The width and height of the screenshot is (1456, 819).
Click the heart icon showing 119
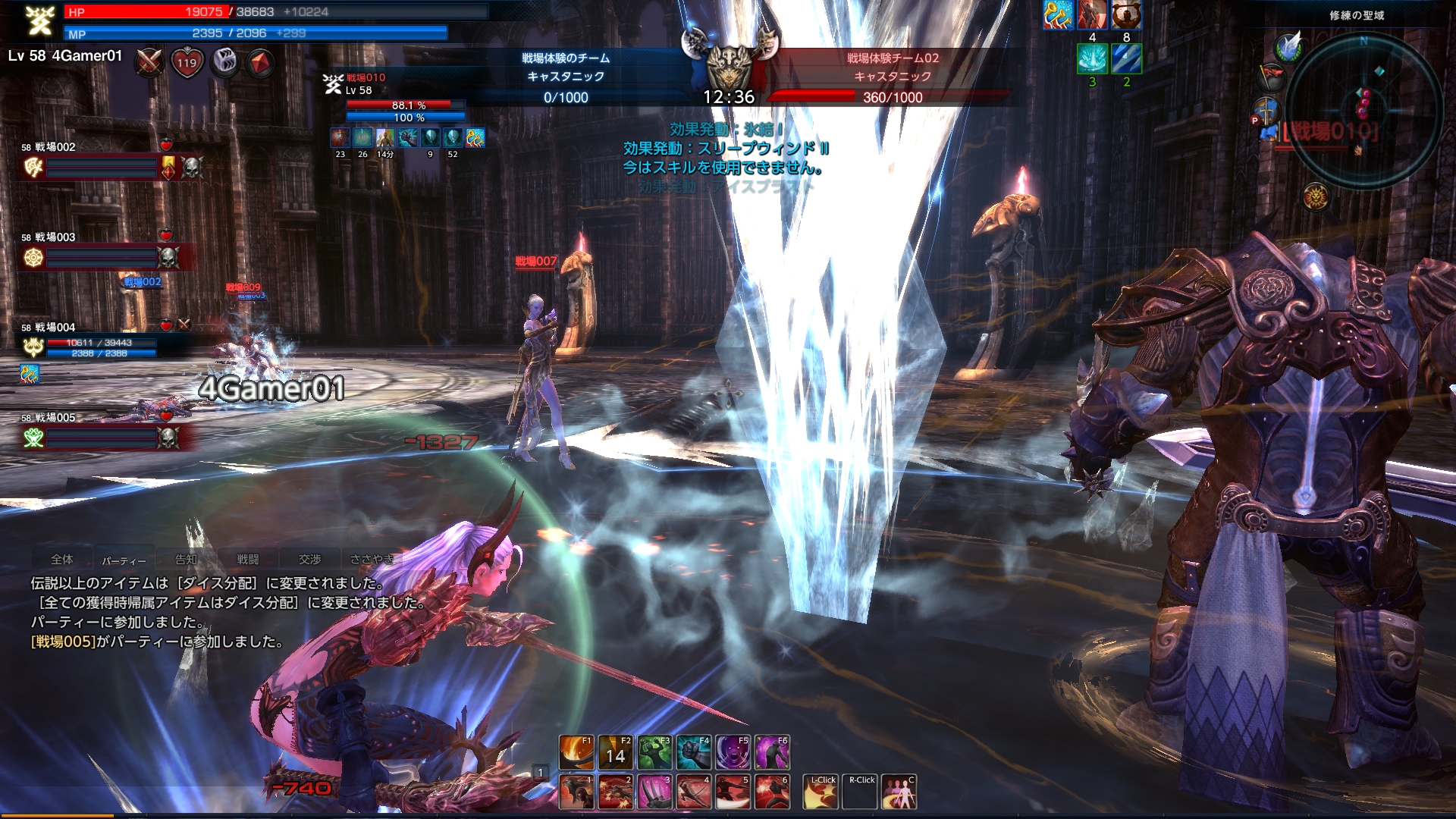[x=187, y=62]
